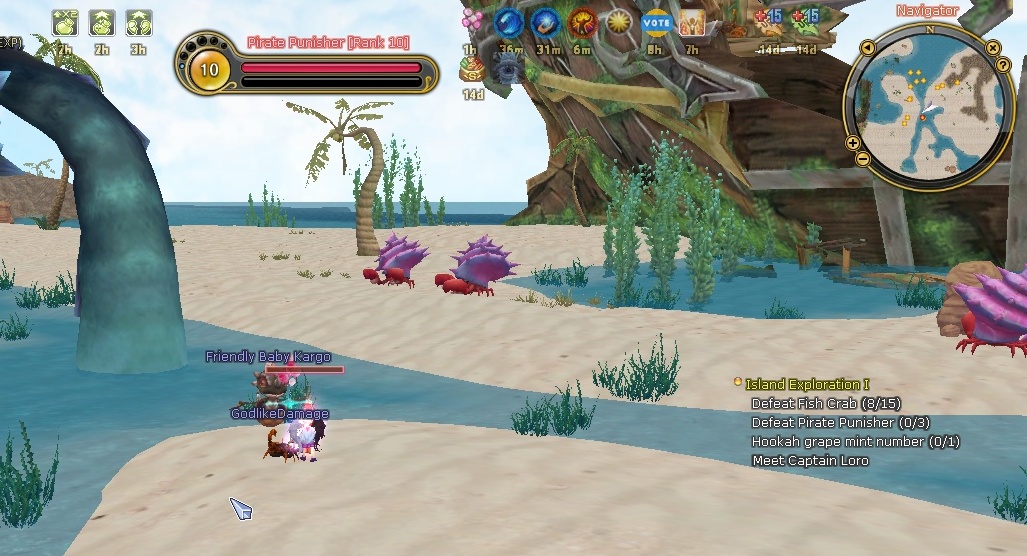This screenshot has width=1027, height=556.
Task: Click the Hookah grape mint number objective
Action: coord(855,441)
